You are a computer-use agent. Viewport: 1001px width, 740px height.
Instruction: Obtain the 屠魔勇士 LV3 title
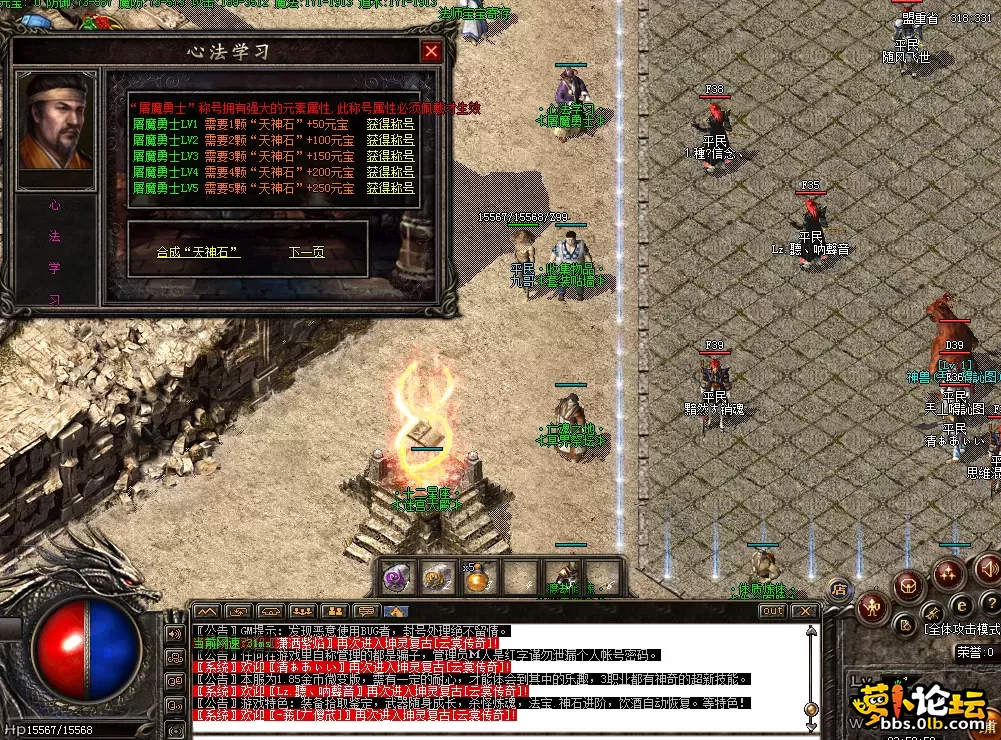point(390,156)
